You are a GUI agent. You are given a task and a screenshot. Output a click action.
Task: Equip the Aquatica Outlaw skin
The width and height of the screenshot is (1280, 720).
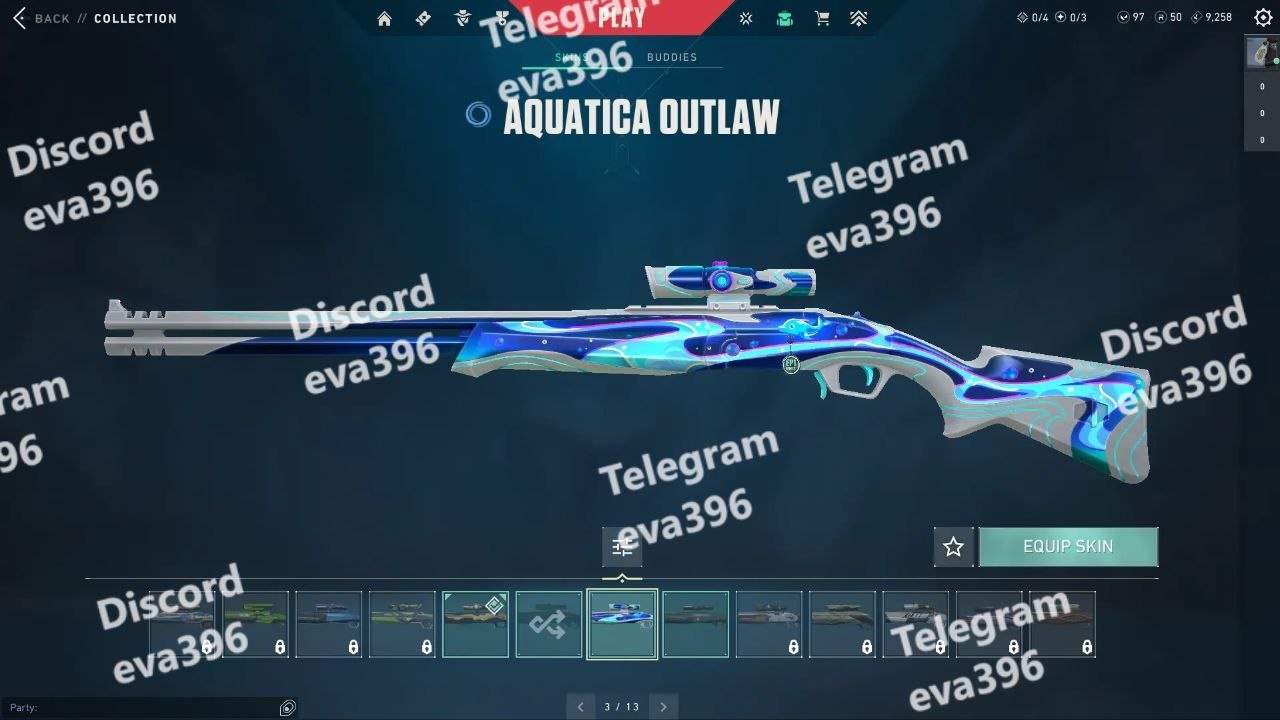pos(1067,547)
